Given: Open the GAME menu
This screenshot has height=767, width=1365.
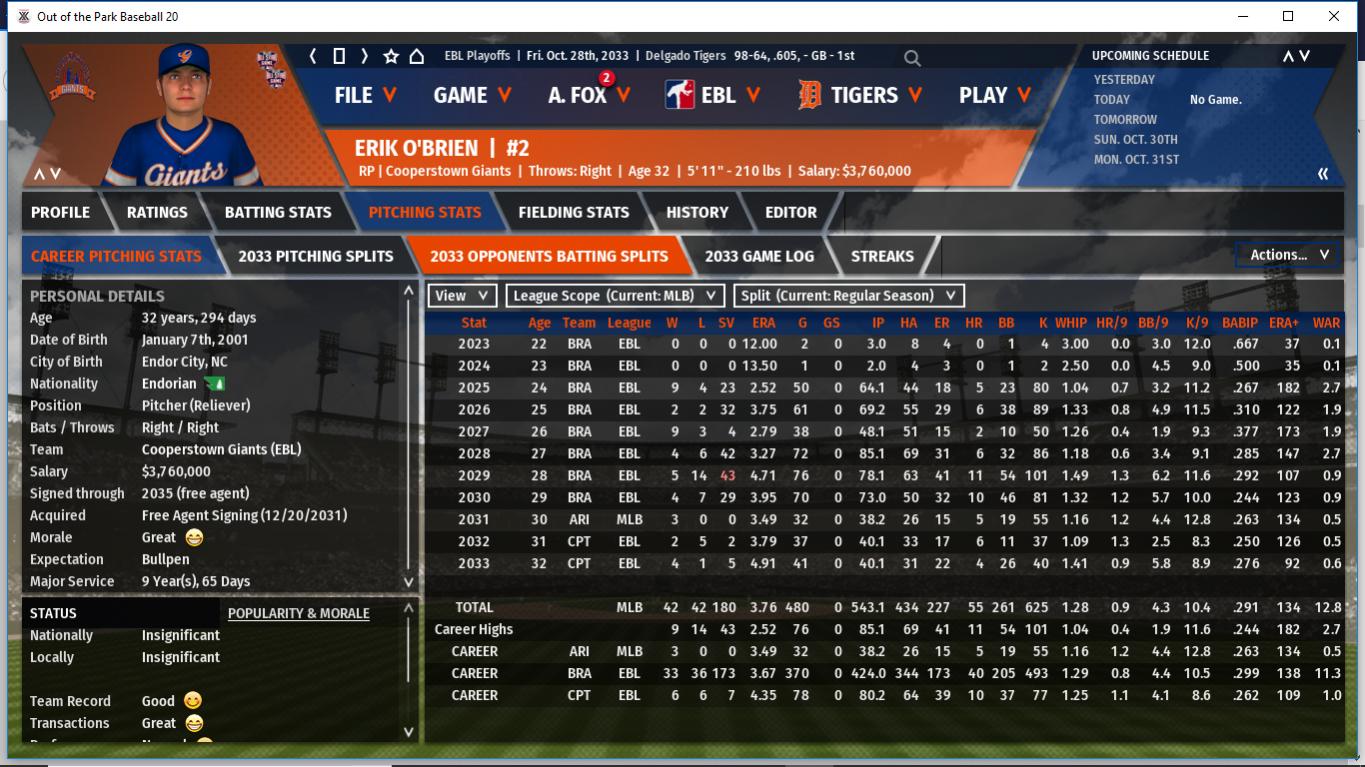Looking at the screenshot, I should 472,95.
